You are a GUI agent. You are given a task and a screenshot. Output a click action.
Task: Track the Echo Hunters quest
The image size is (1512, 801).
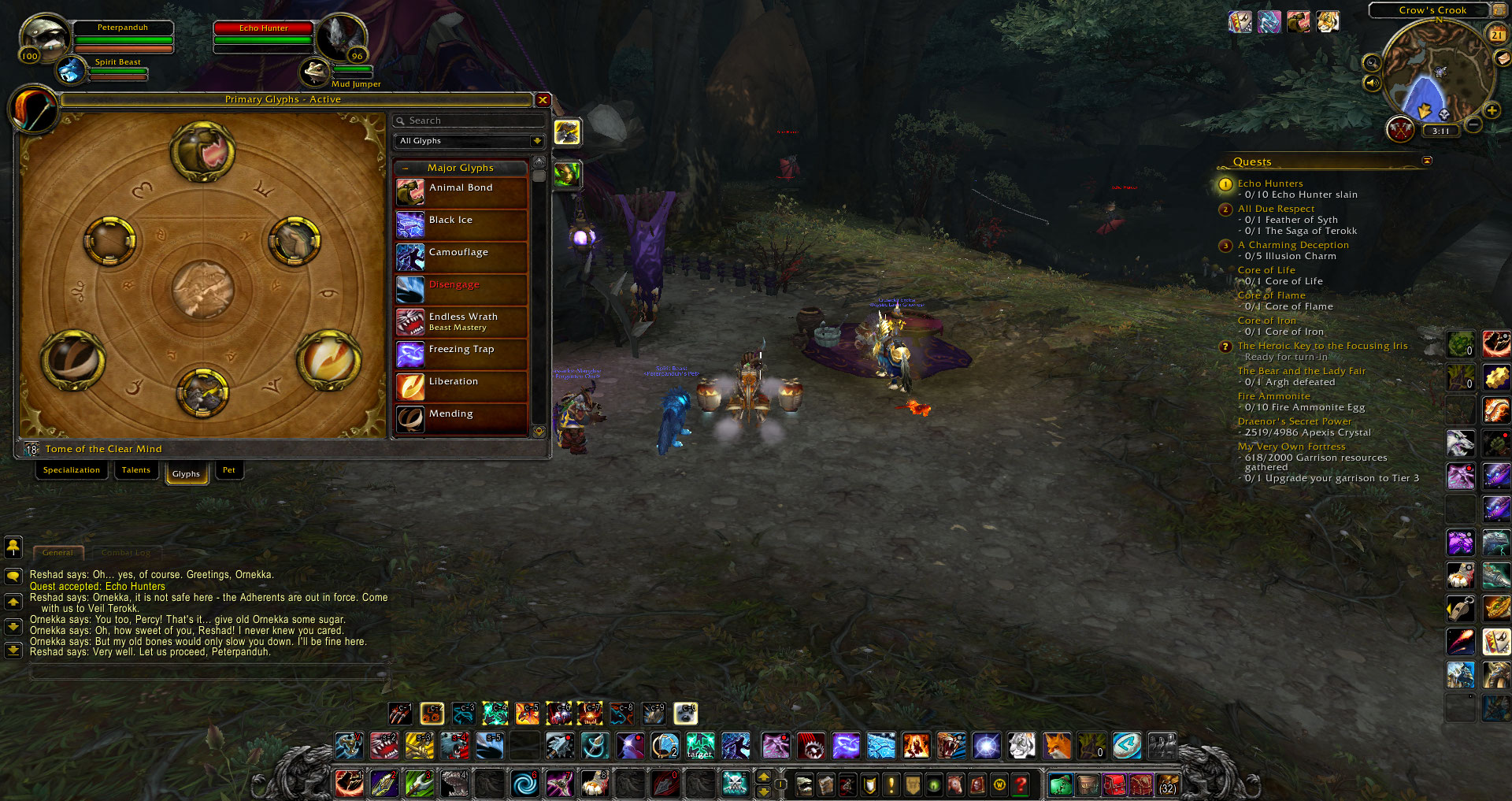point(1269,184)
